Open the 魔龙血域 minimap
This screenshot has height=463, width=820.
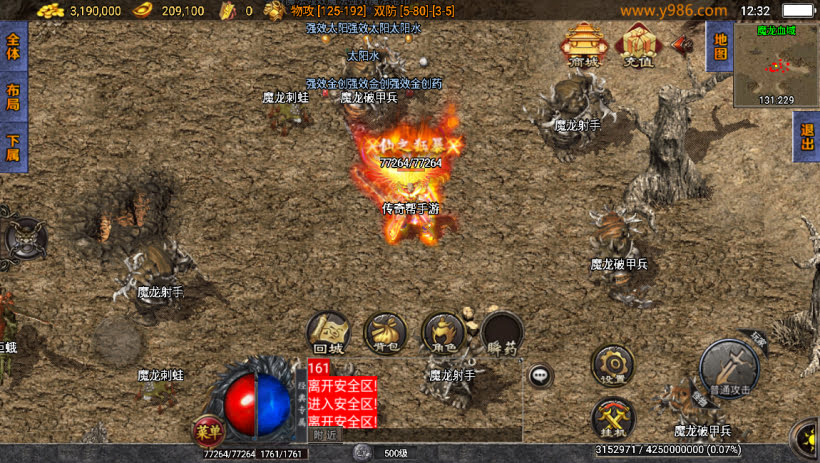[x=776, y=65]
